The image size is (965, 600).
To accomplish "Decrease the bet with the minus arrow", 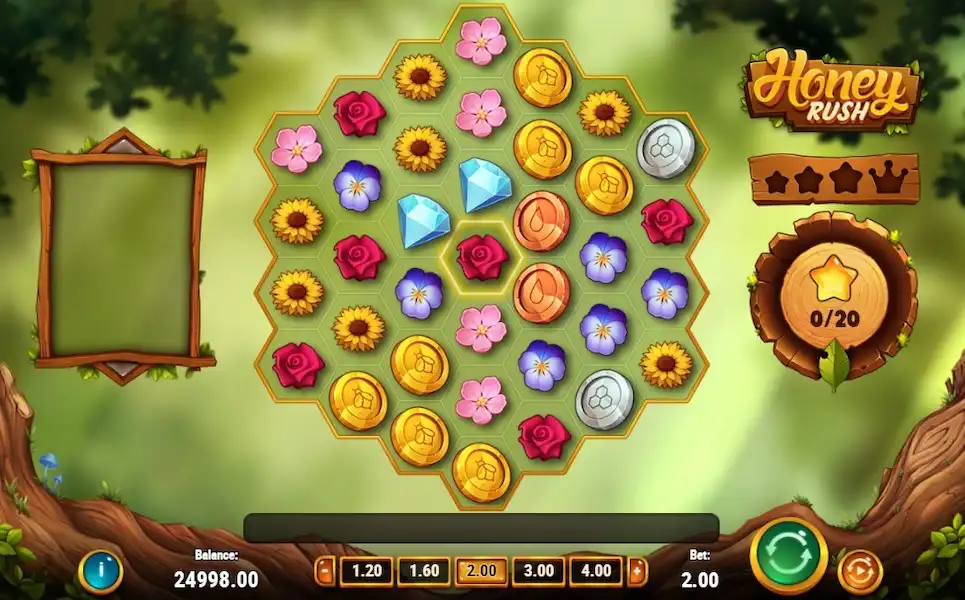I will [325, 571].
